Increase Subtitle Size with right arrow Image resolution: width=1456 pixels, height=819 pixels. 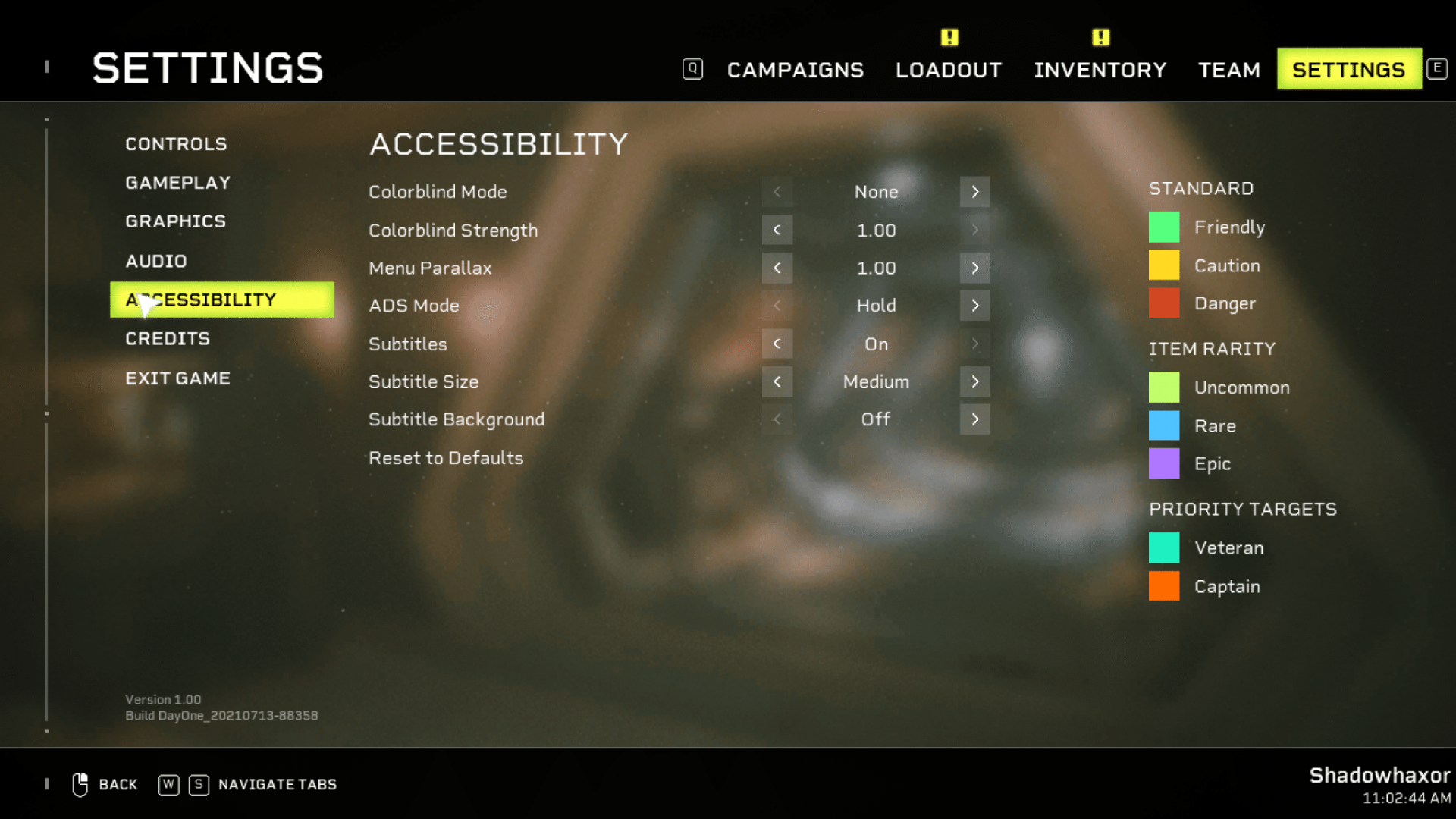pos(974,381)
